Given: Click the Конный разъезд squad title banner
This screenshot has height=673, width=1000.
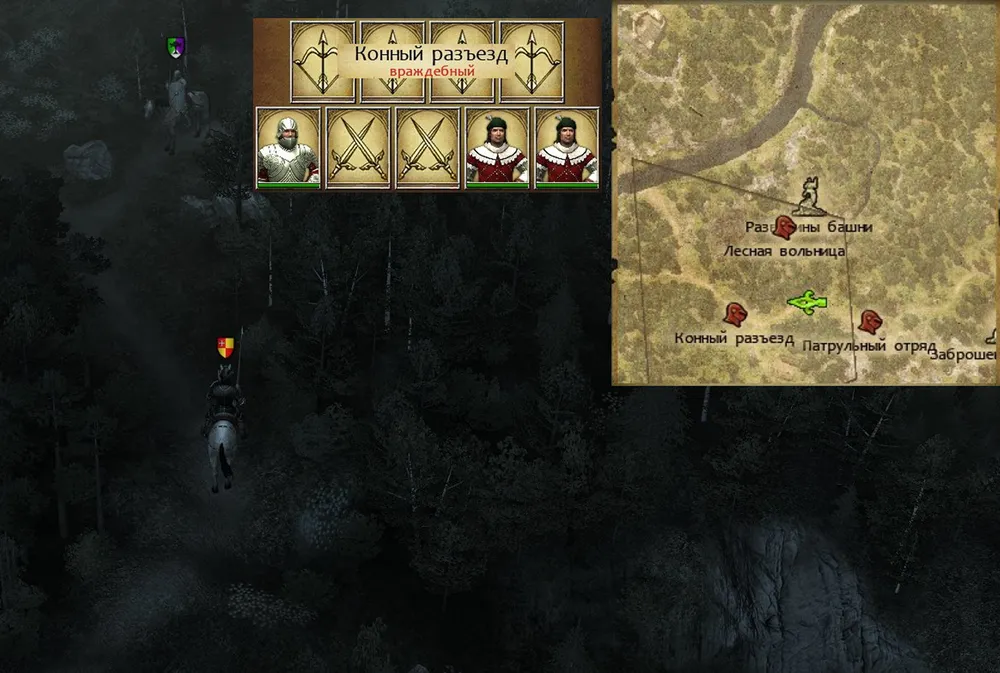Looking at the screenshot, I should point(431,60).
